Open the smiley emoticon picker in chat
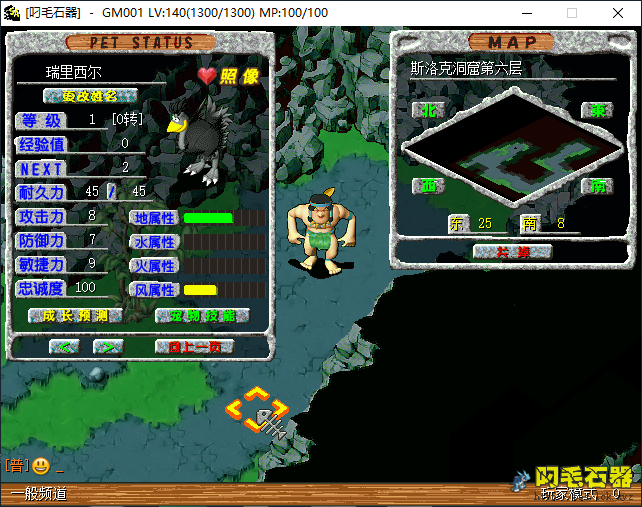Image resolution: width=642 pixels, height=507 pixels. coord(40,465)
